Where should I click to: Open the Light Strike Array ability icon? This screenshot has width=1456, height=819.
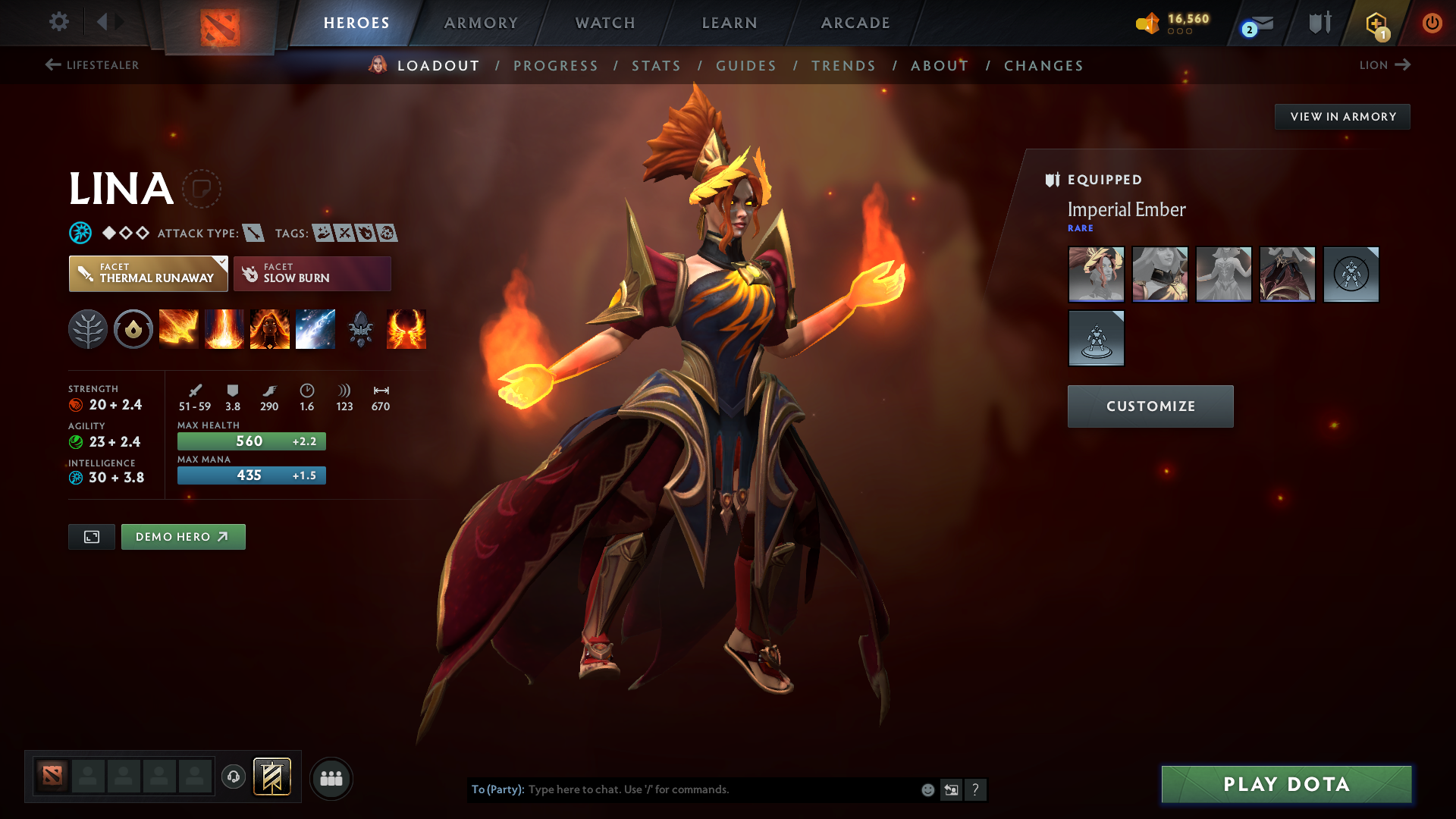[x=224, y=328]
